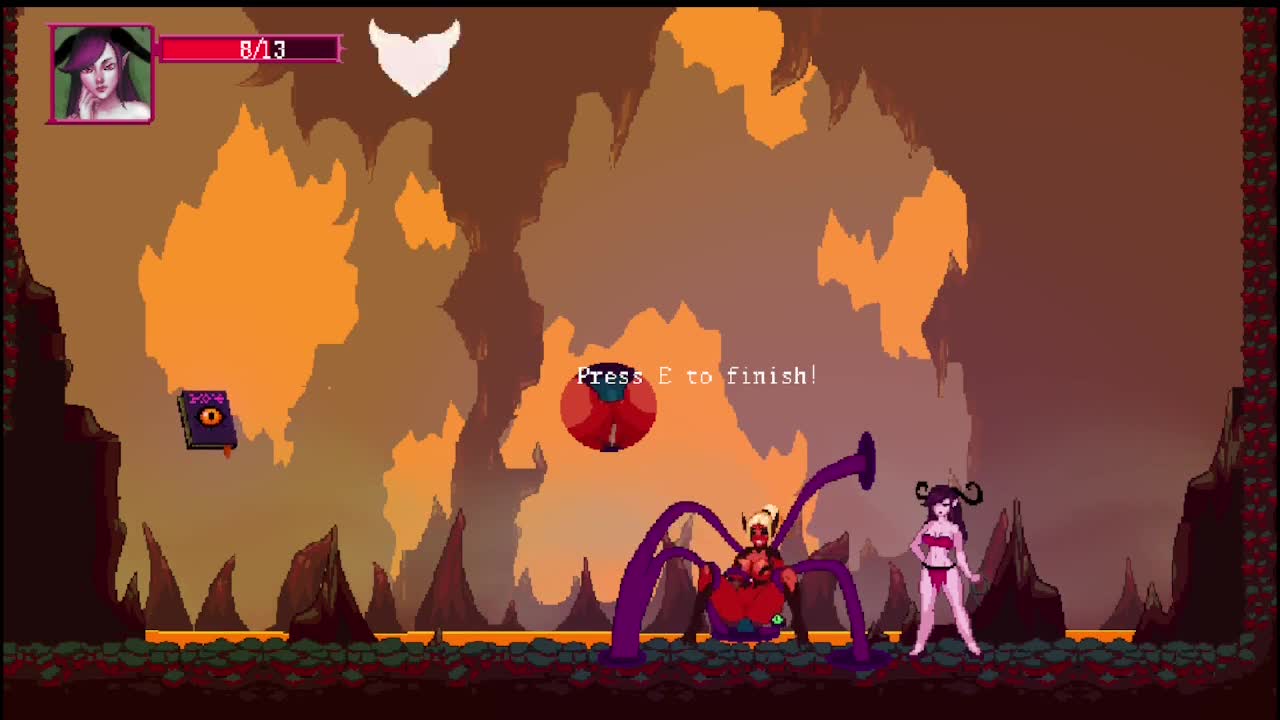Click the purple-haired character portrait
The height and width of the screenshot is (720, 1280).
pos(101,75)
